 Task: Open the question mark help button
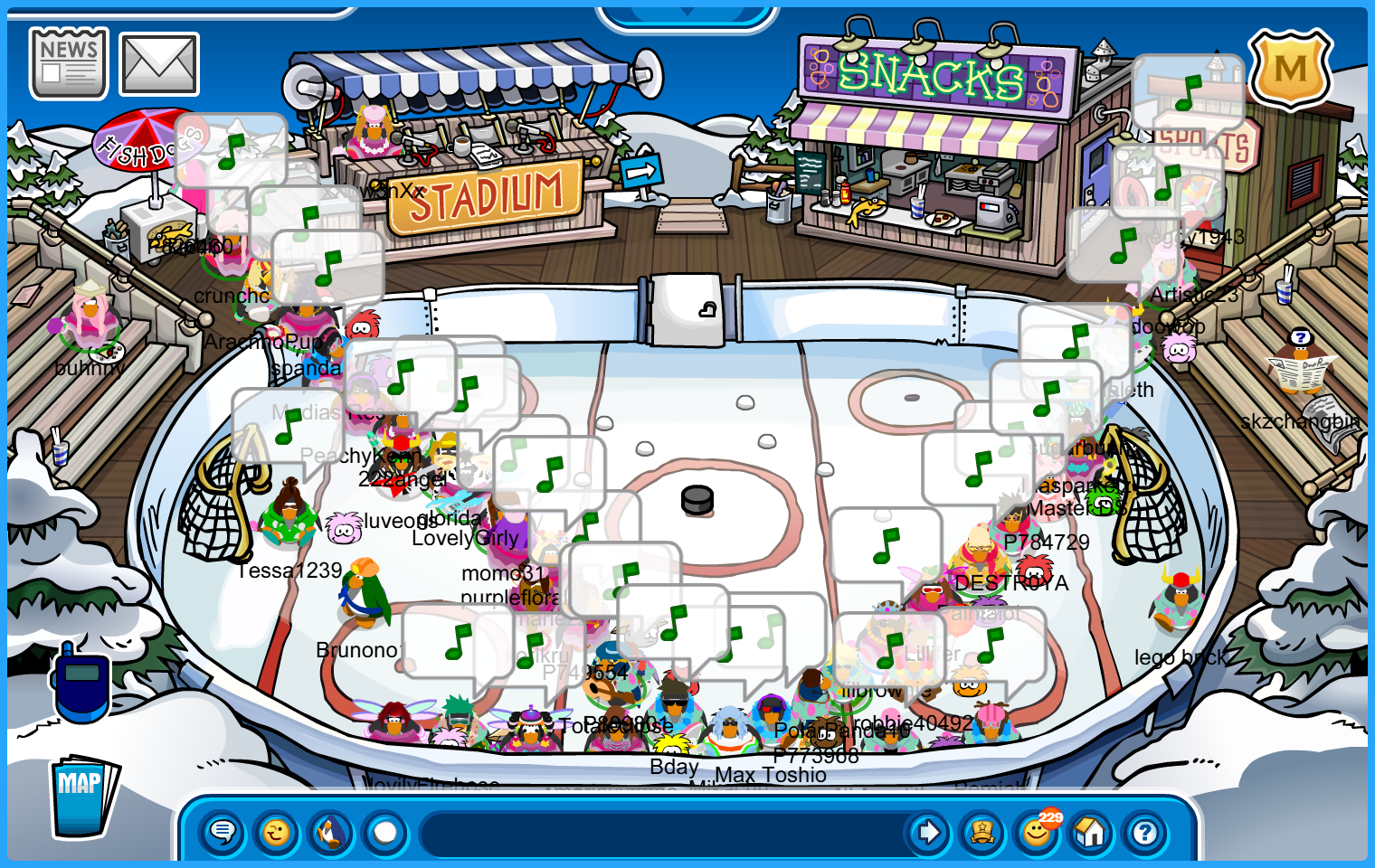(1145, 832)
